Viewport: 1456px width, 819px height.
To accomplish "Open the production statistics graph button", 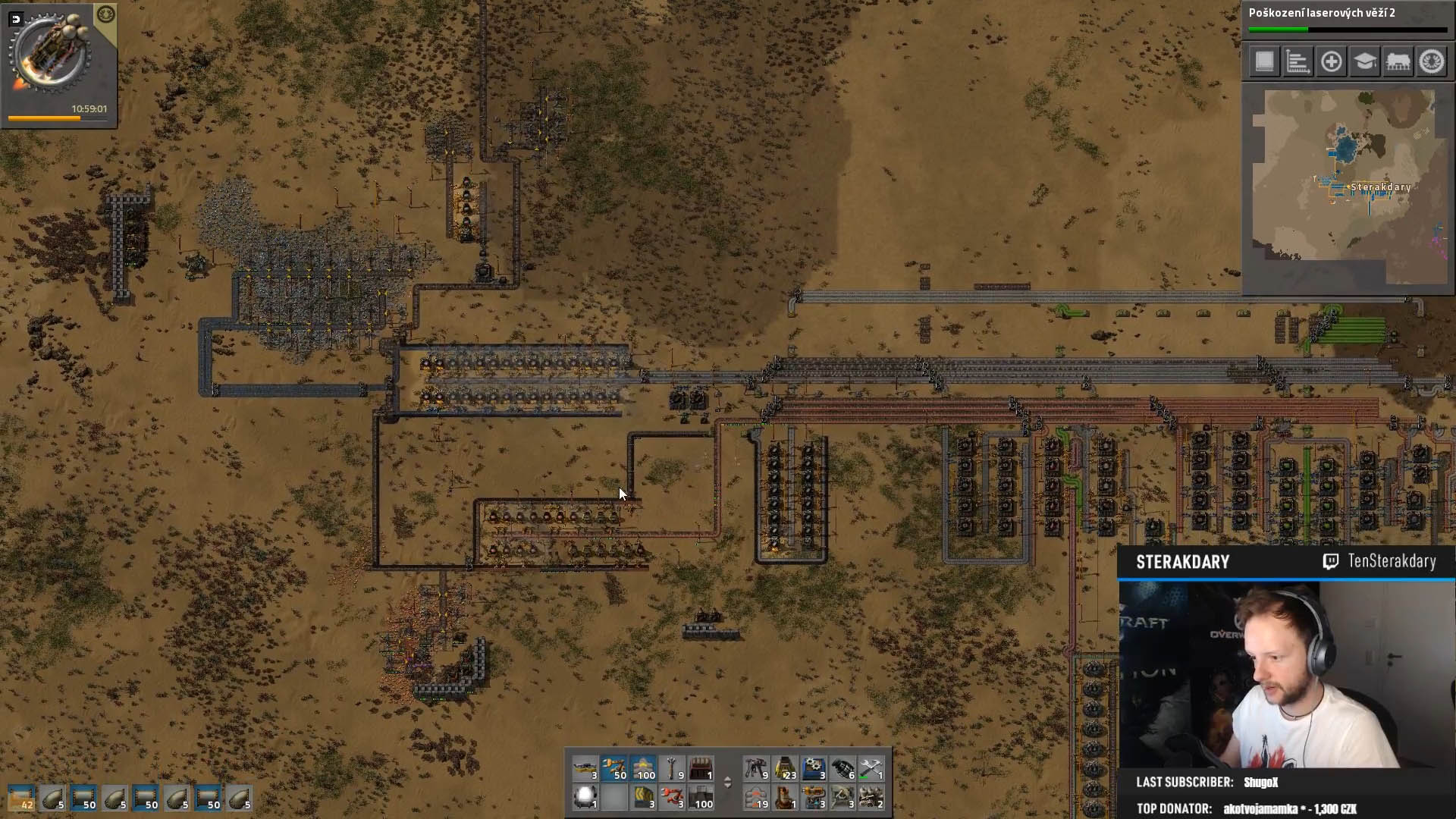I will [1298, 61].
